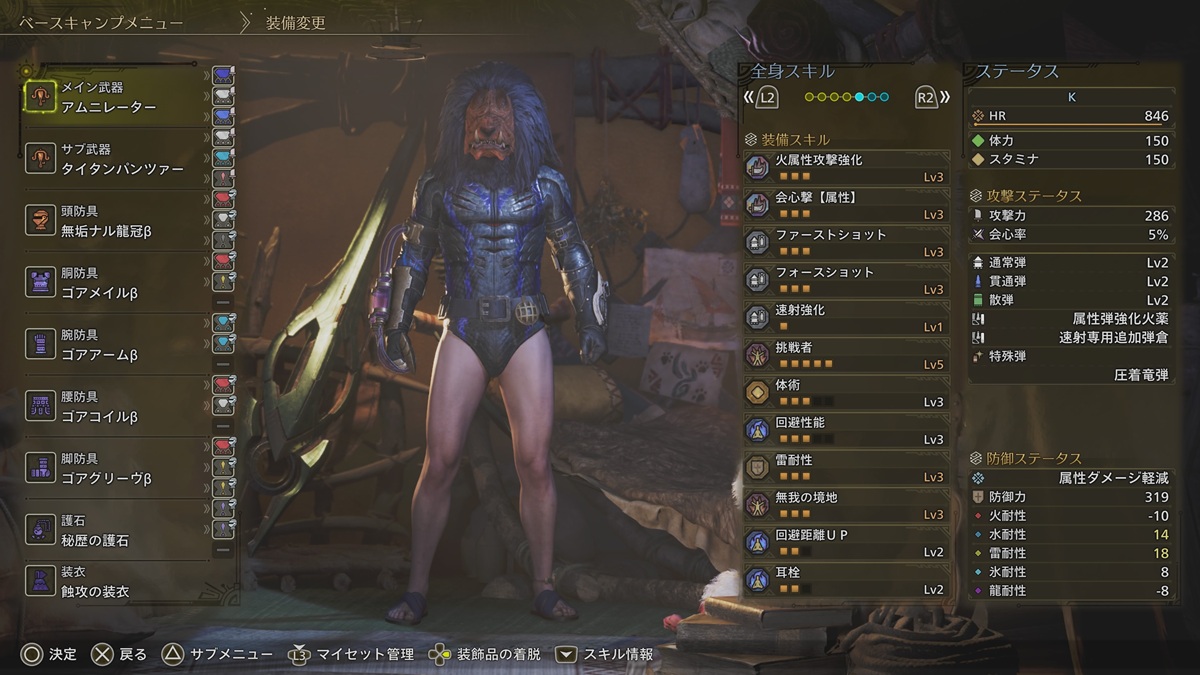The image size is (1200, 675).
Task: Select the 回避距離UP skill row
Action: 847,542
